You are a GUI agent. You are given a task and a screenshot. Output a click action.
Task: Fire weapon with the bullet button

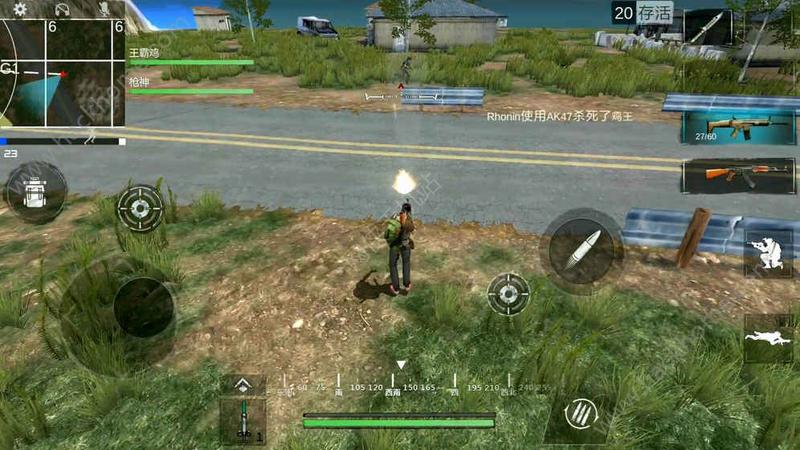581,251
